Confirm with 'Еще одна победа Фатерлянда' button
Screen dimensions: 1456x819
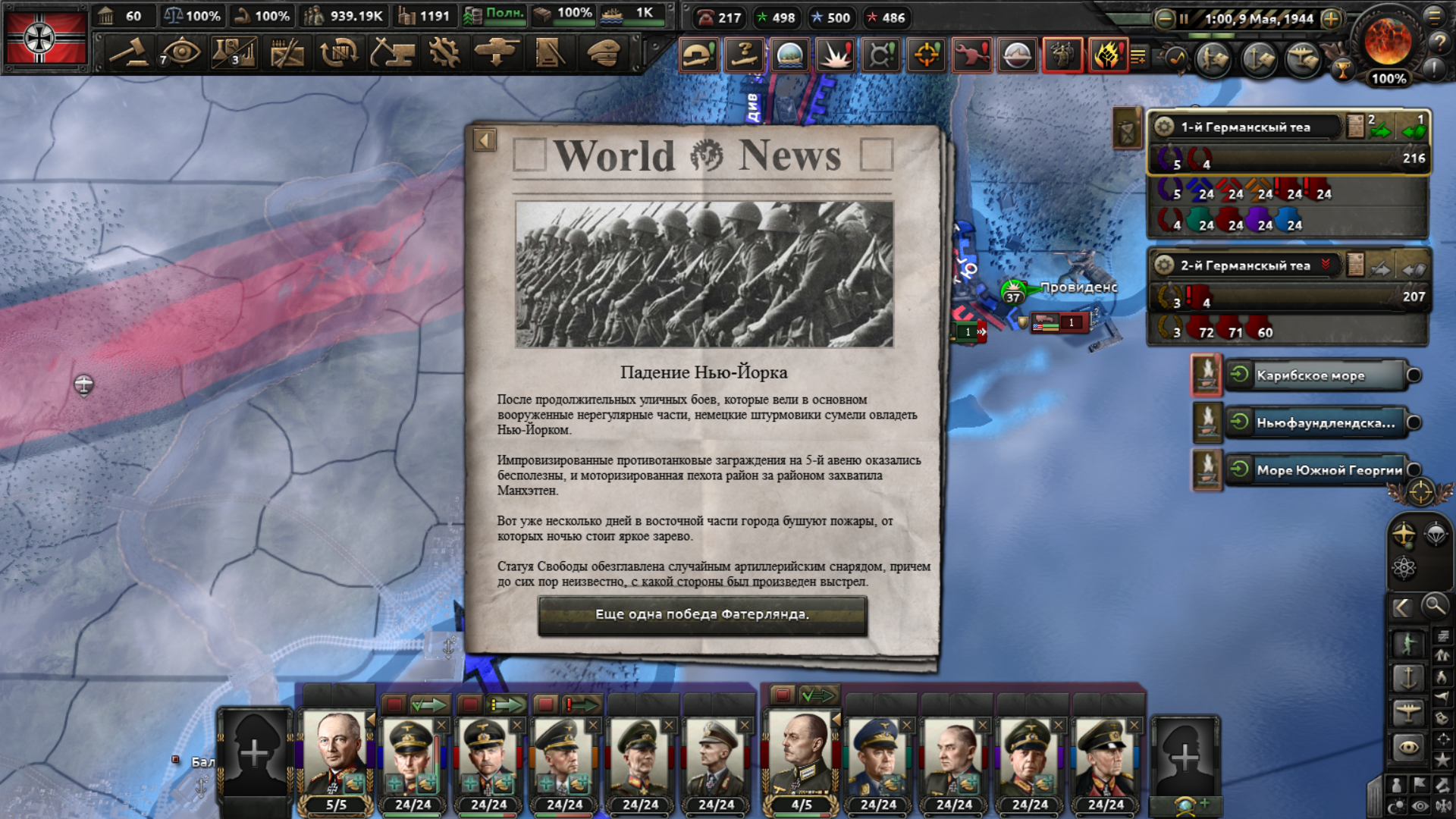point(702,614)
